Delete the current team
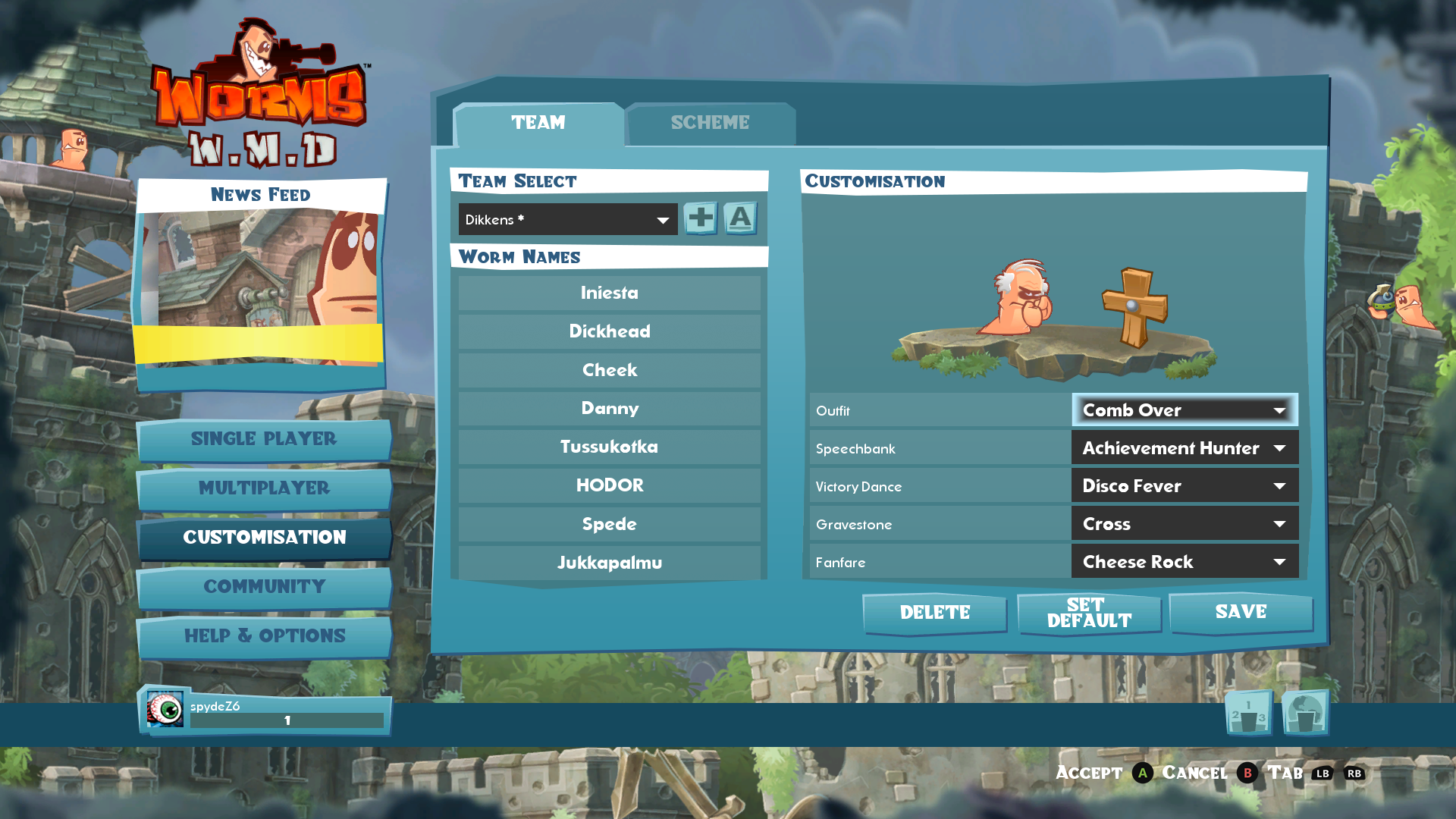Image resolution: width=1456 pixels, height=819 pixels. coord(934,613)
